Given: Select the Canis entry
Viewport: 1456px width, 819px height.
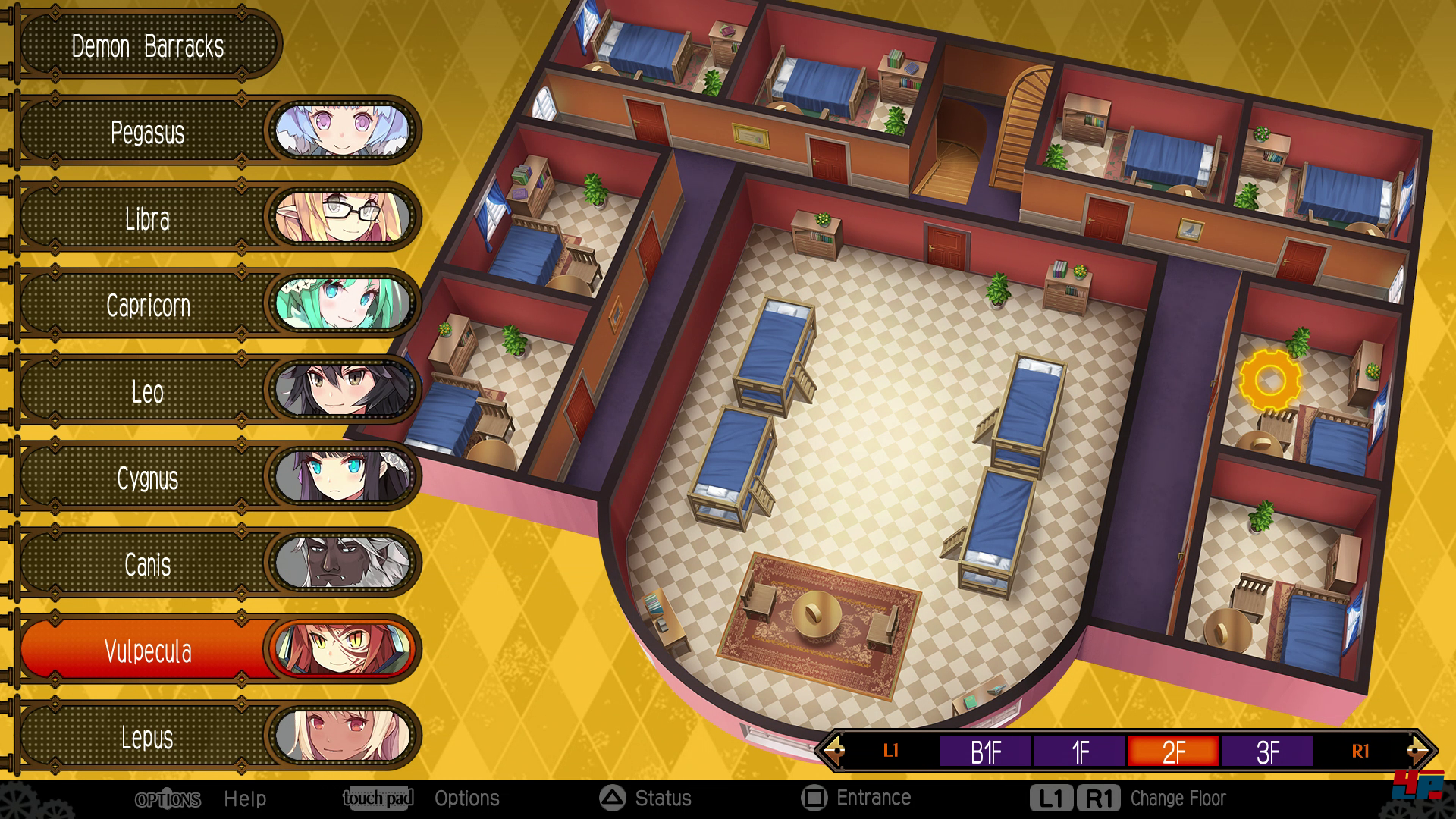Looking at the screenshot, I should [148, 565].
